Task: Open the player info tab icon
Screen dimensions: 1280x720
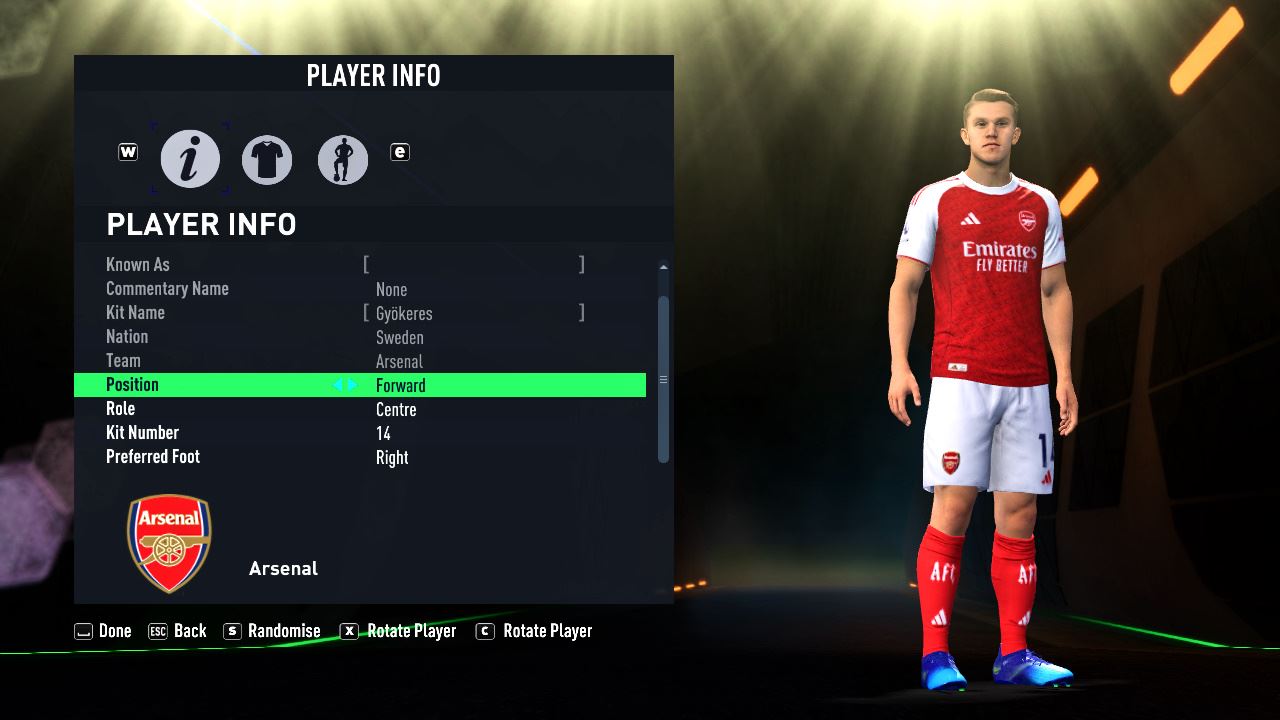Action: (x=190, y=159)
